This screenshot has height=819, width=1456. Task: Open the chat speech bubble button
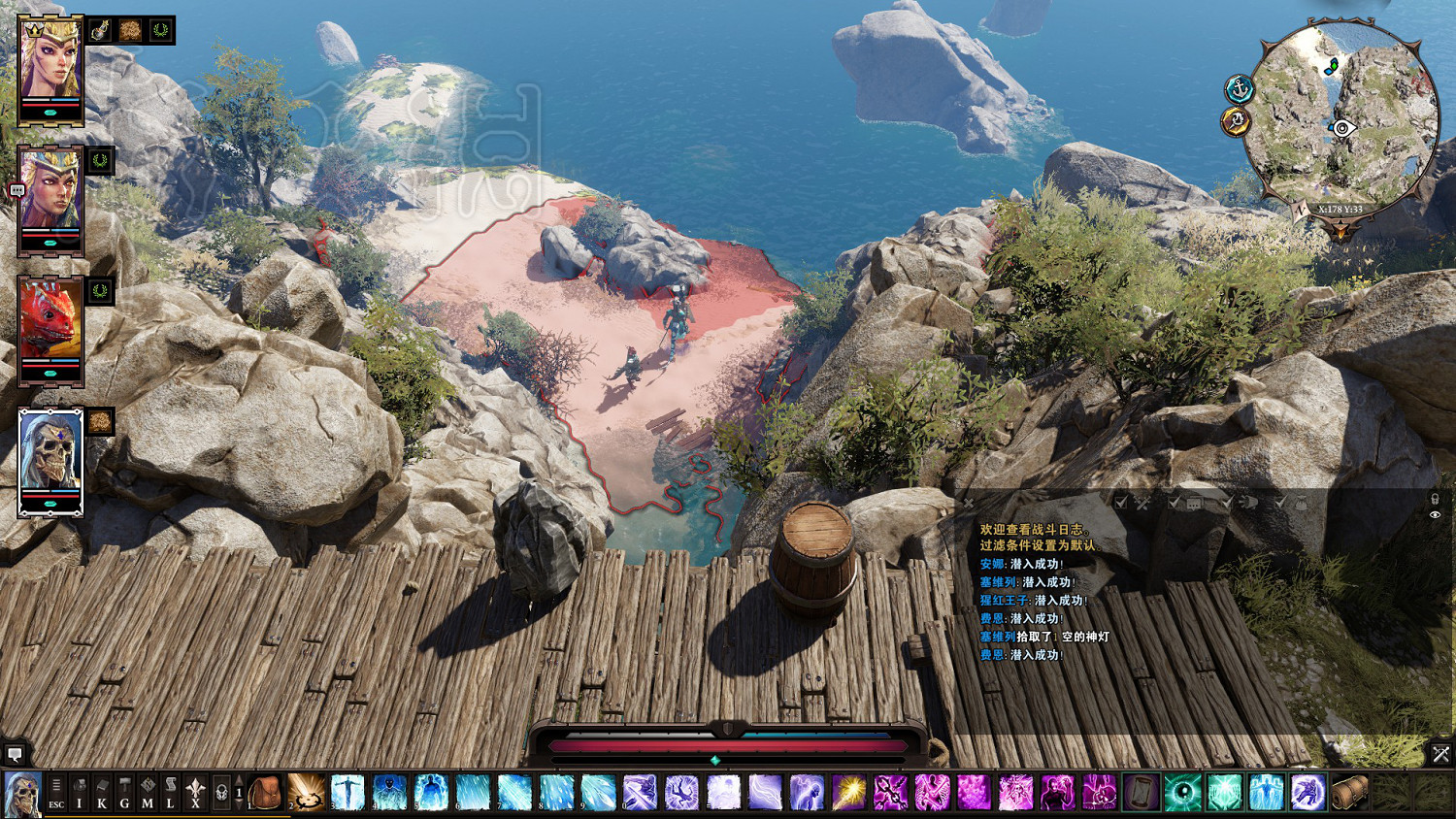point(15,753)
